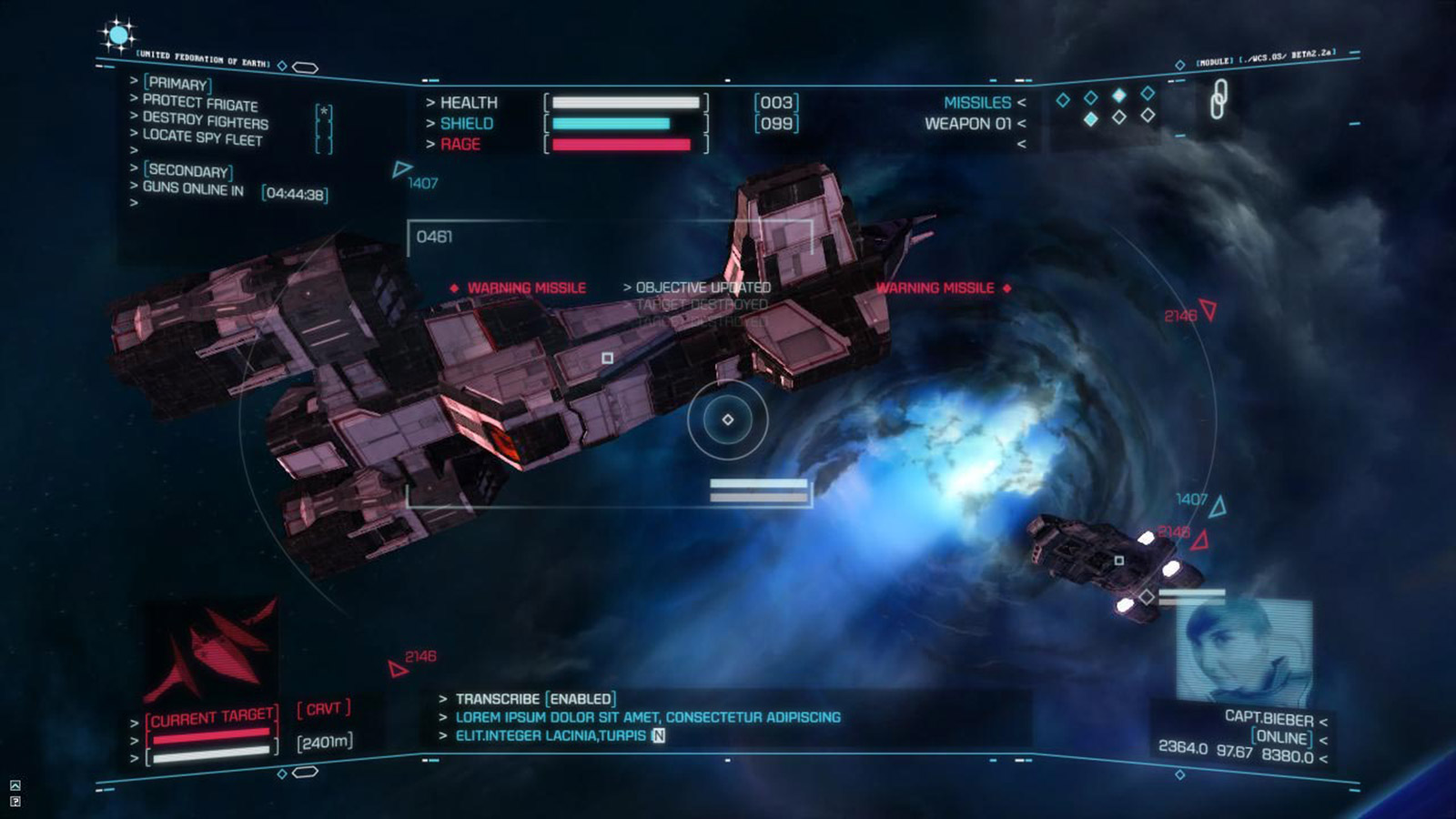Select the Locate Spy Fleet objective
The width and height of the screenshot is (1456, 819).
pos(202,137)
